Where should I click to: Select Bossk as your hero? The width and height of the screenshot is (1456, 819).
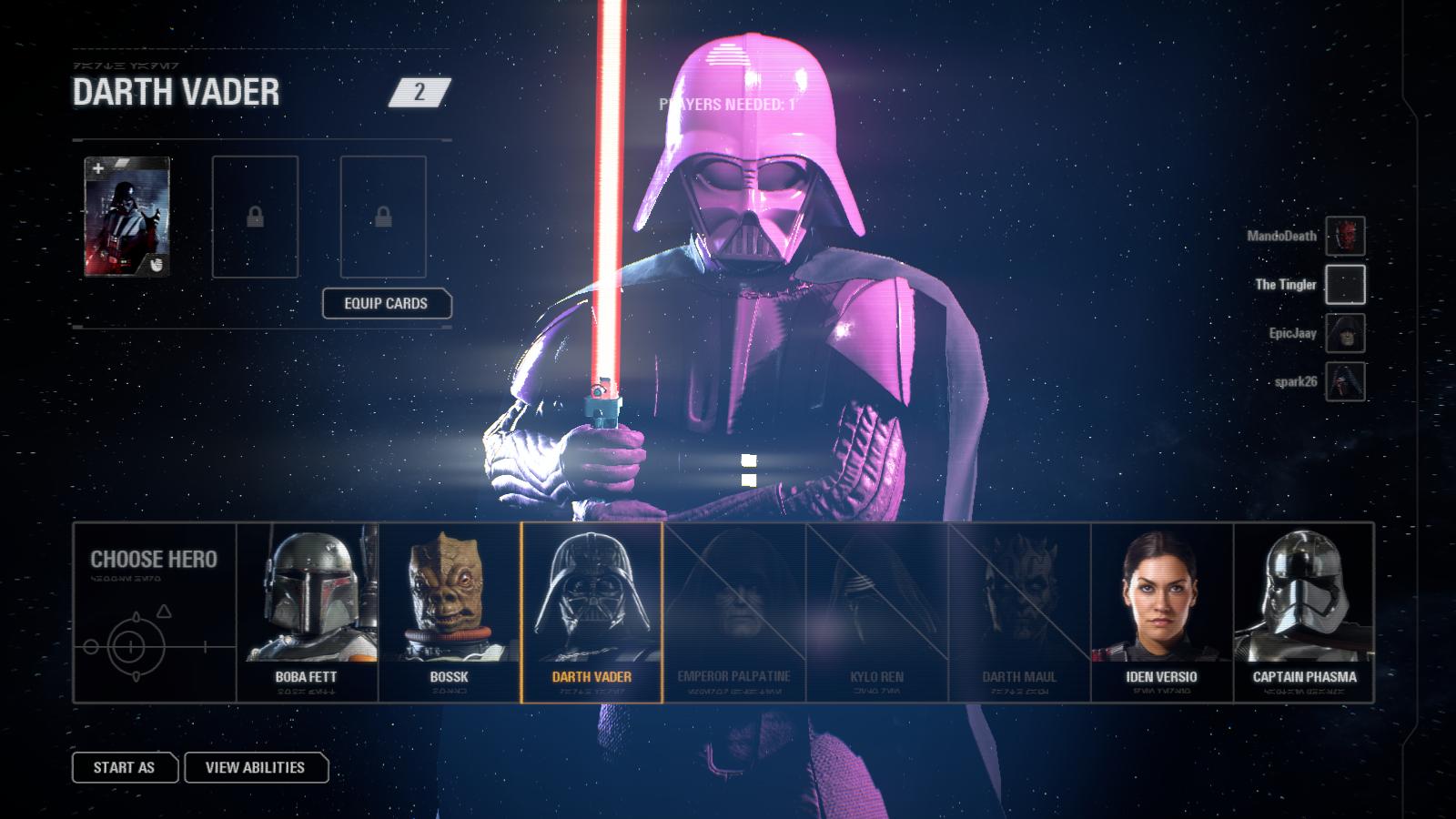[449, 612]
